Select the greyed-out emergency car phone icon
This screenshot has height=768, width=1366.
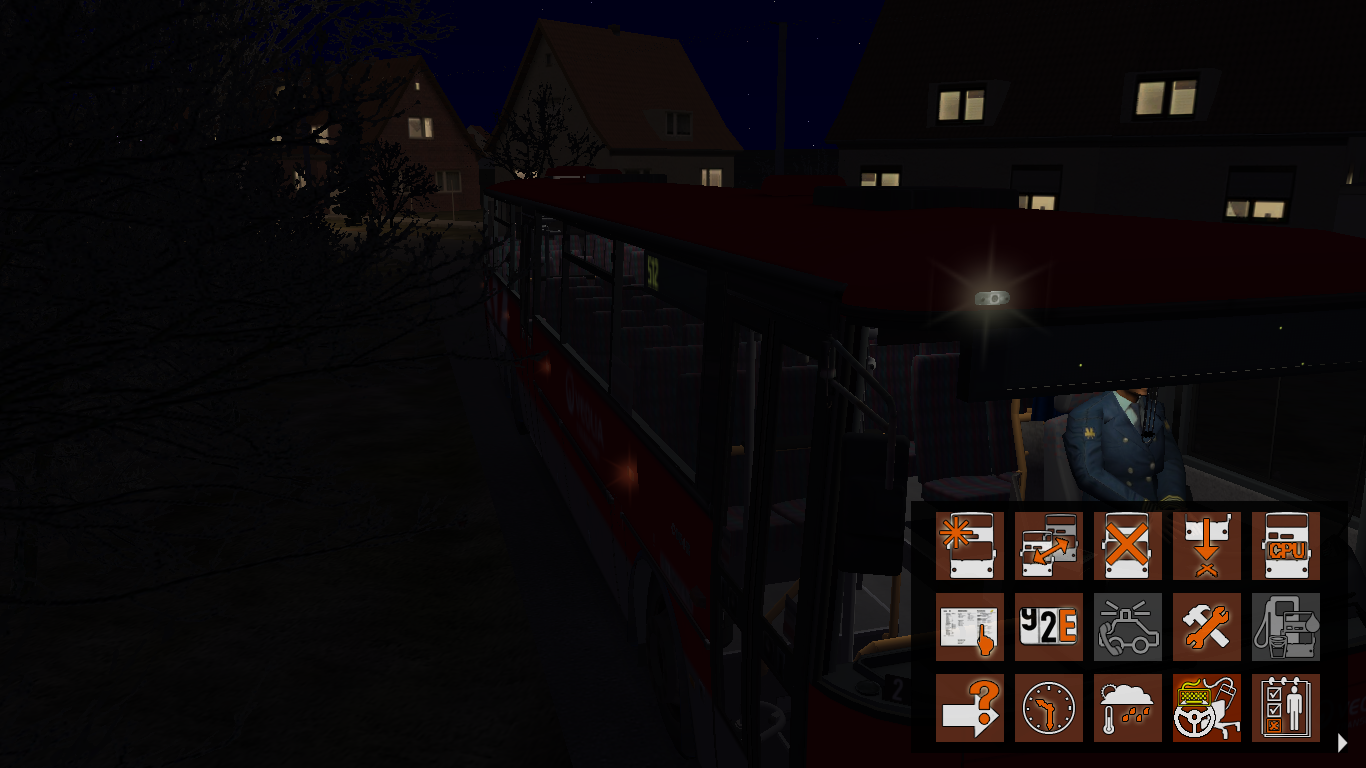point(1128,627)
